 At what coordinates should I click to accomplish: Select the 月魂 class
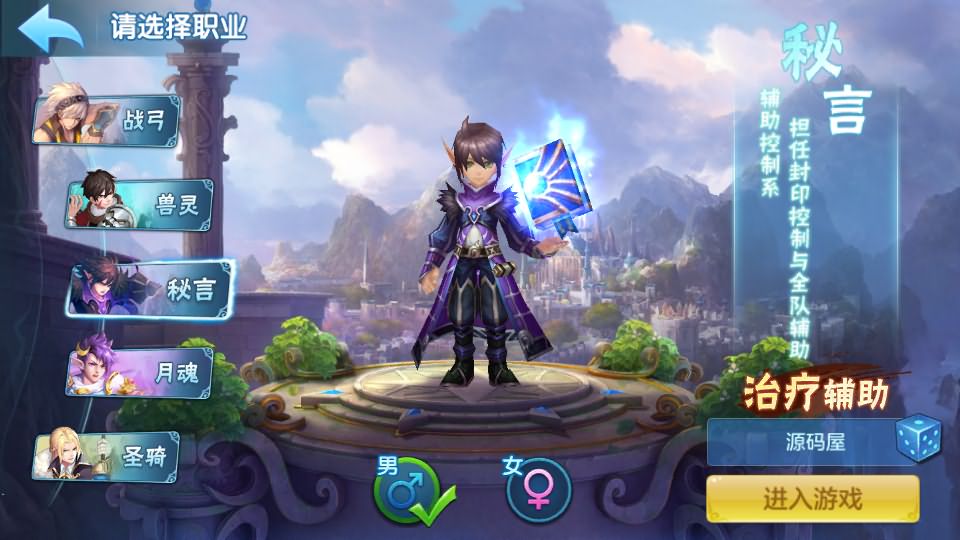coord(140,373)
